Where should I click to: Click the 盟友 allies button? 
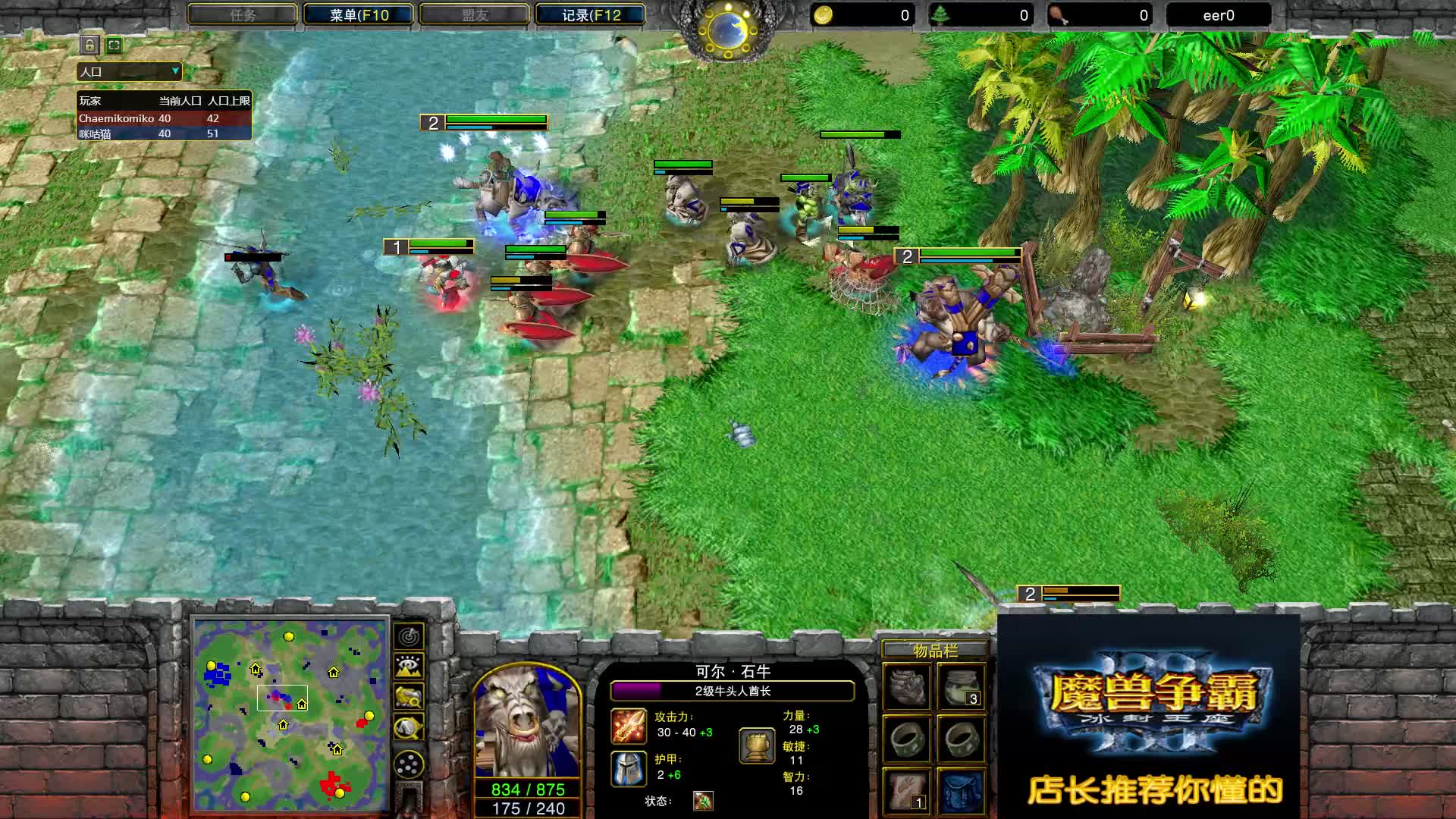pos(475,14)
